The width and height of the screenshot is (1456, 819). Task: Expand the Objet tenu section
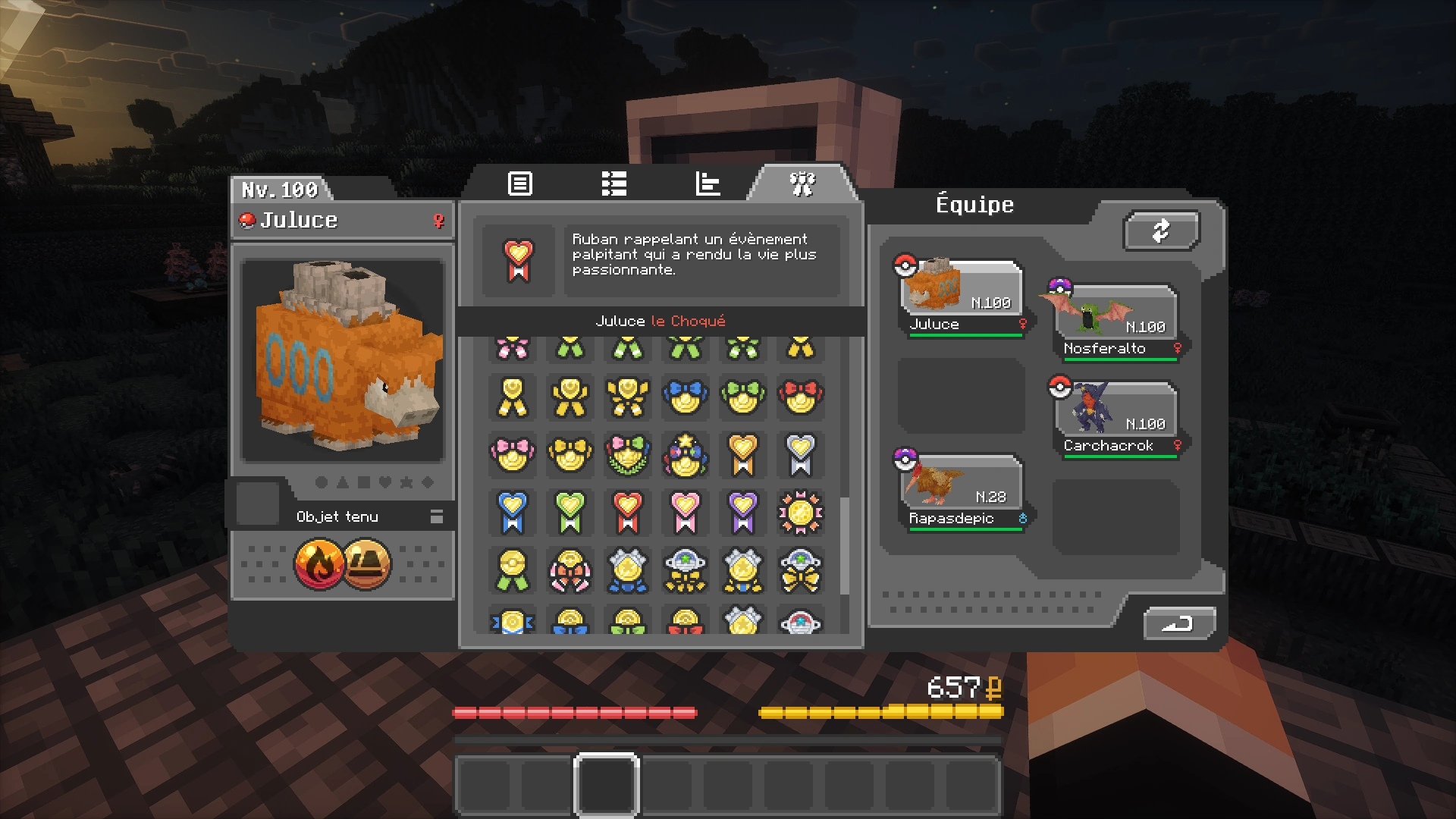436,516
